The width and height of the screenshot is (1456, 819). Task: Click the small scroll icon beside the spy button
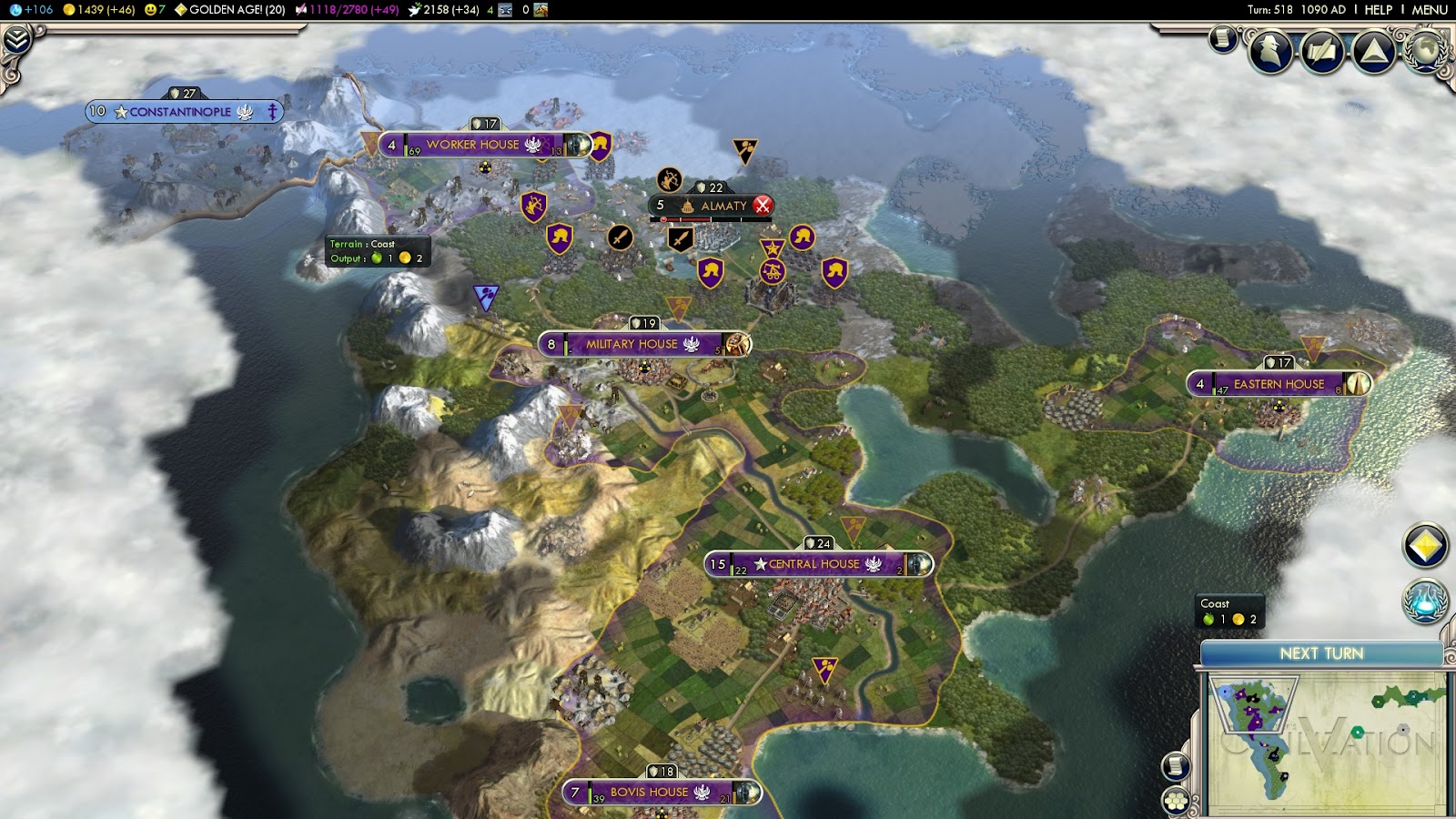click(x=1223, y=39)
